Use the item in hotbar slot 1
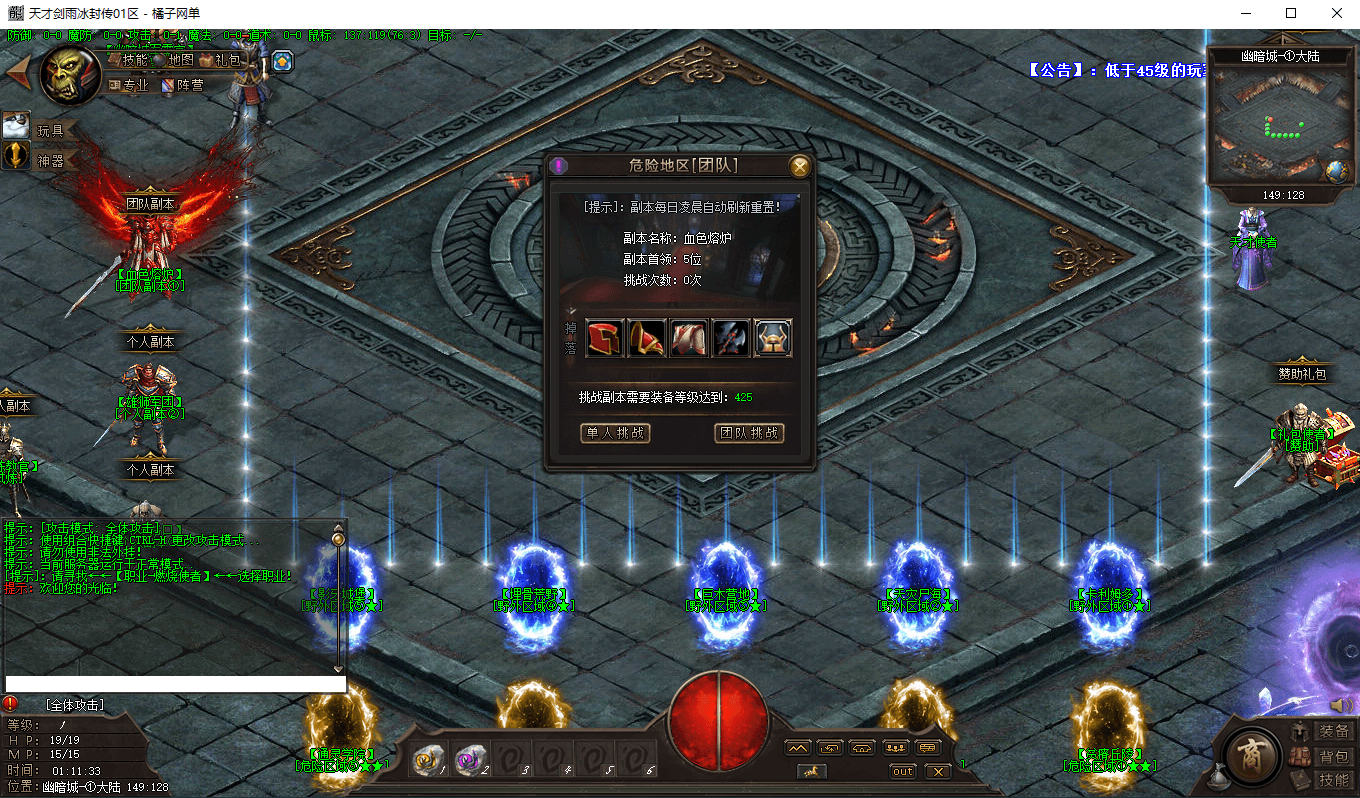 click(430, 761)
